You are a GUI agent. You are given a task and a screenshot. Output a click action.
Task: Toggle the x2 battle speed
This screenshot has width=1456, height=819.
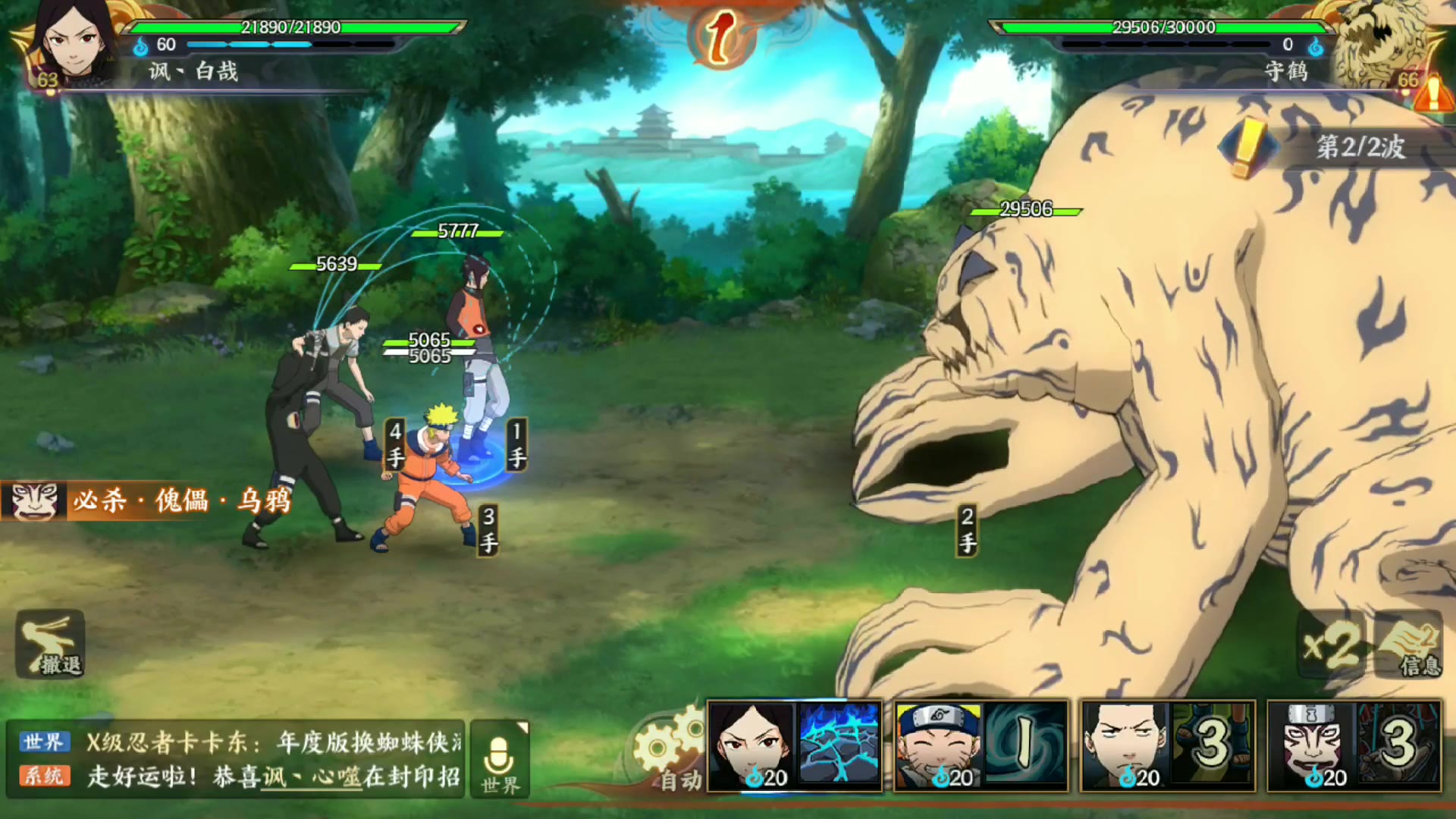[1332, 646]
